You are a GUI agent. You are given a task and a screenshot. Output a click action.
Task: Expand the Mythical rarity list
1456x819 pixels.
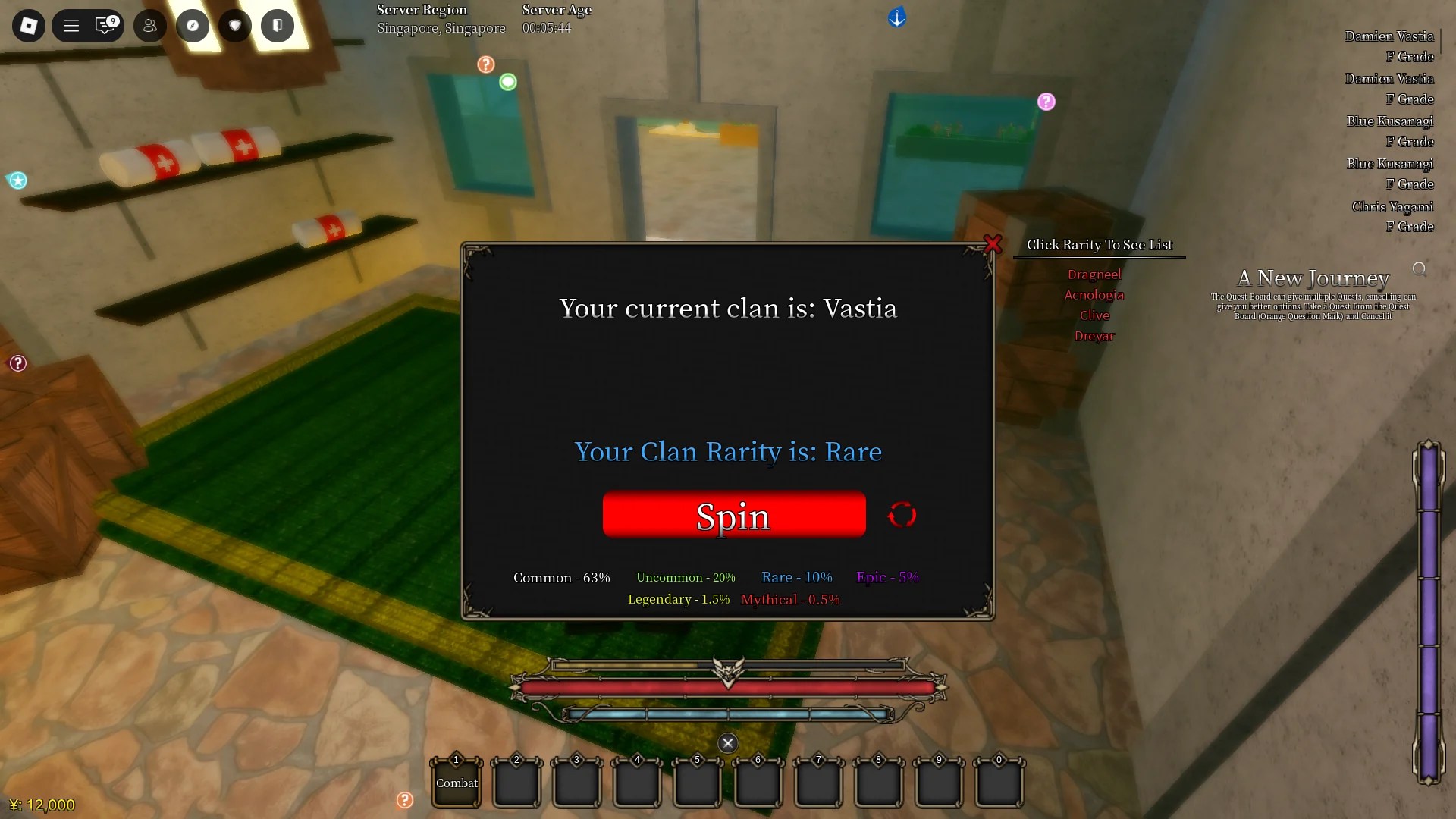pos(790,599)
